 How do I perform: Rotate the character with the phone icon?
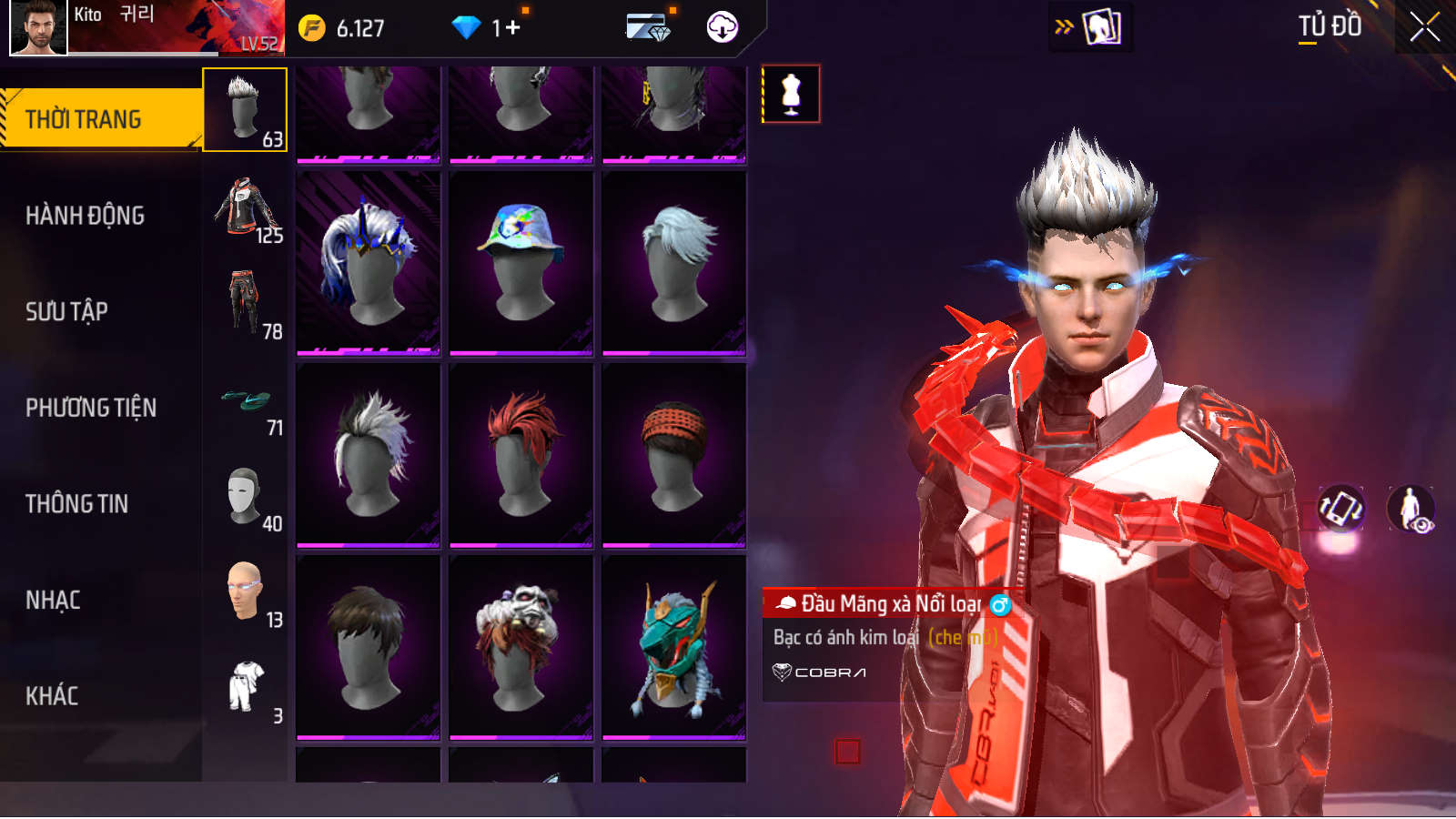coord(1341,508)
